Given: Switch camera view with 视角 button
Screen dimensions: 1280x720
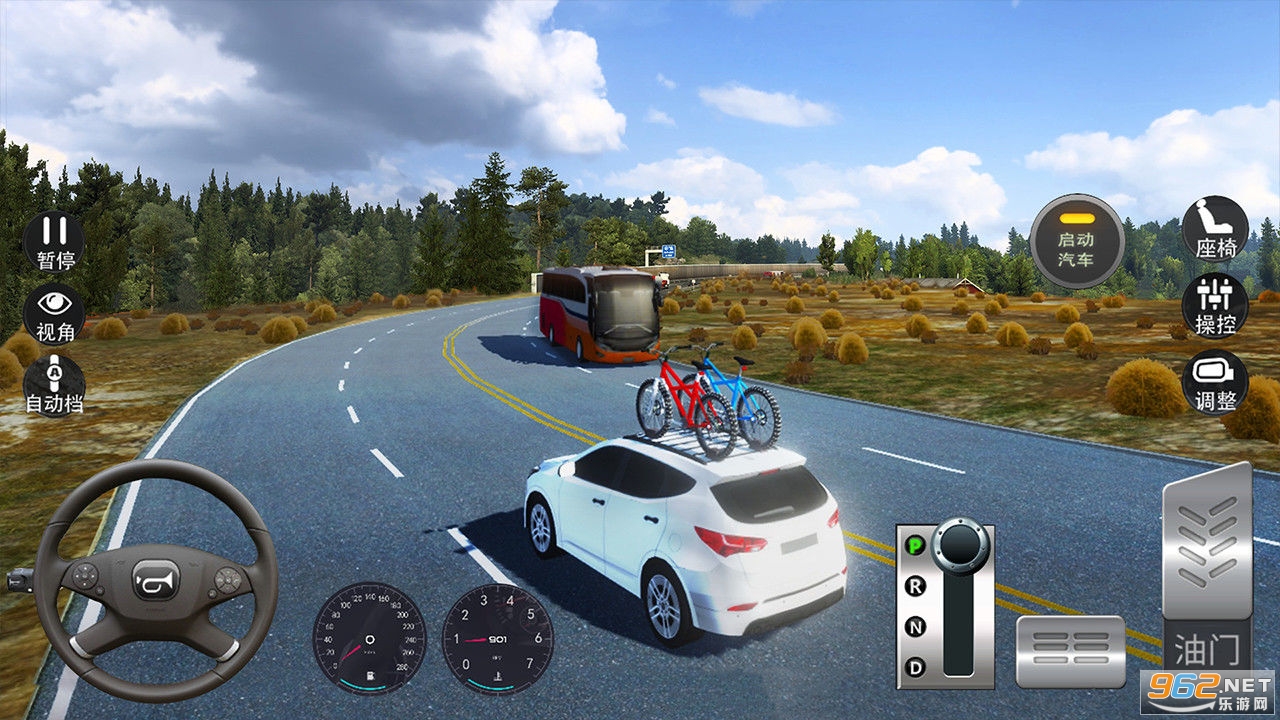Looking at the screenshot, I should (x=54, y=312).
